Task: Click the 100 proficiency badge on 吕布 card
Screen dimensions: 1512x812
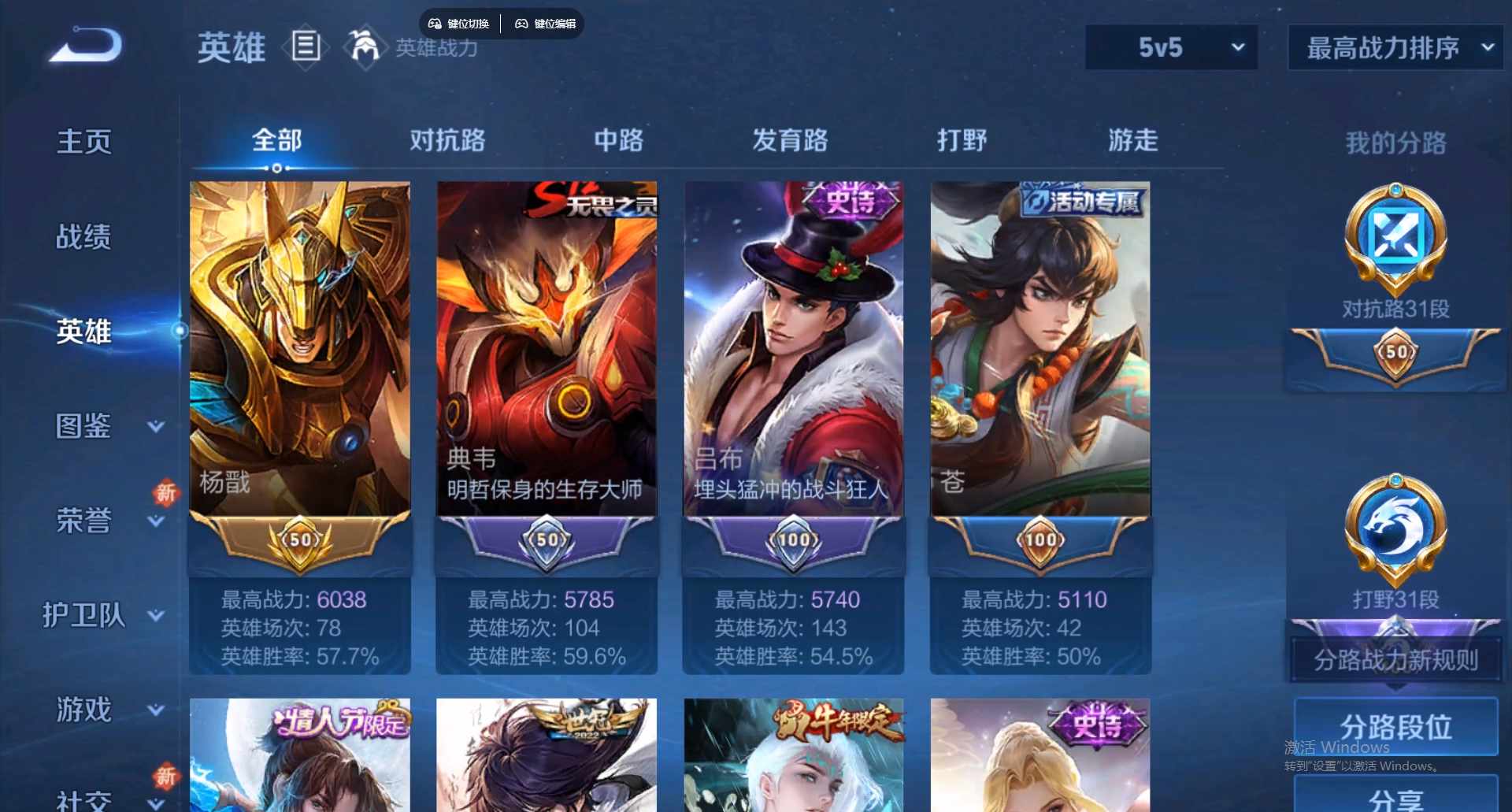Action: [x=793, y=540]
